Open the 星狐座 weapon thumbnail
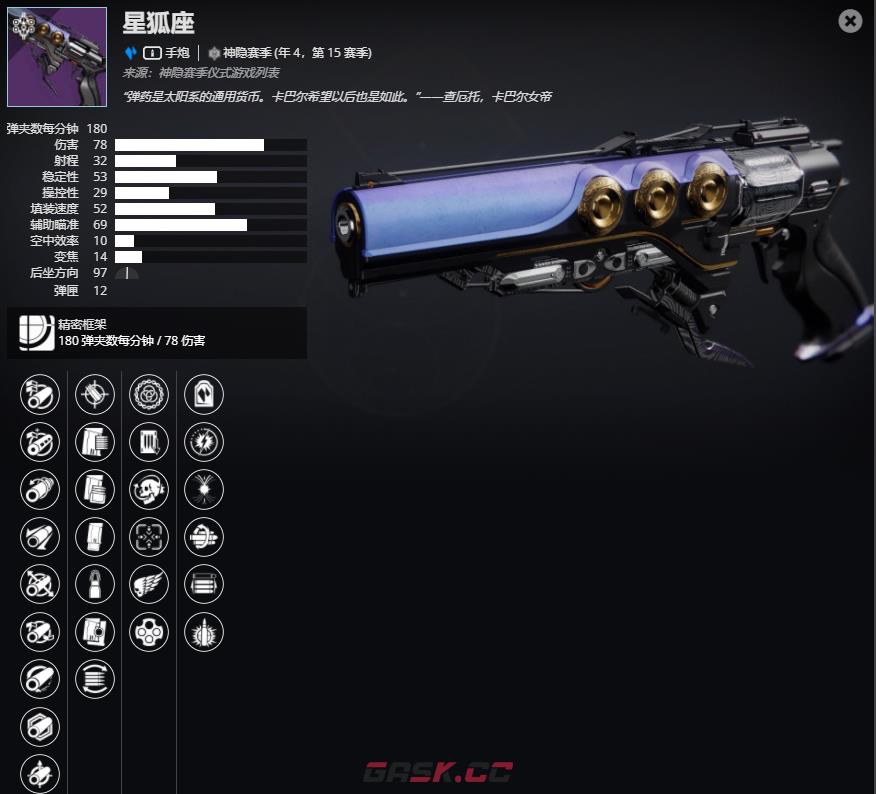The image size is (876, 794). (x=57, y=57)
